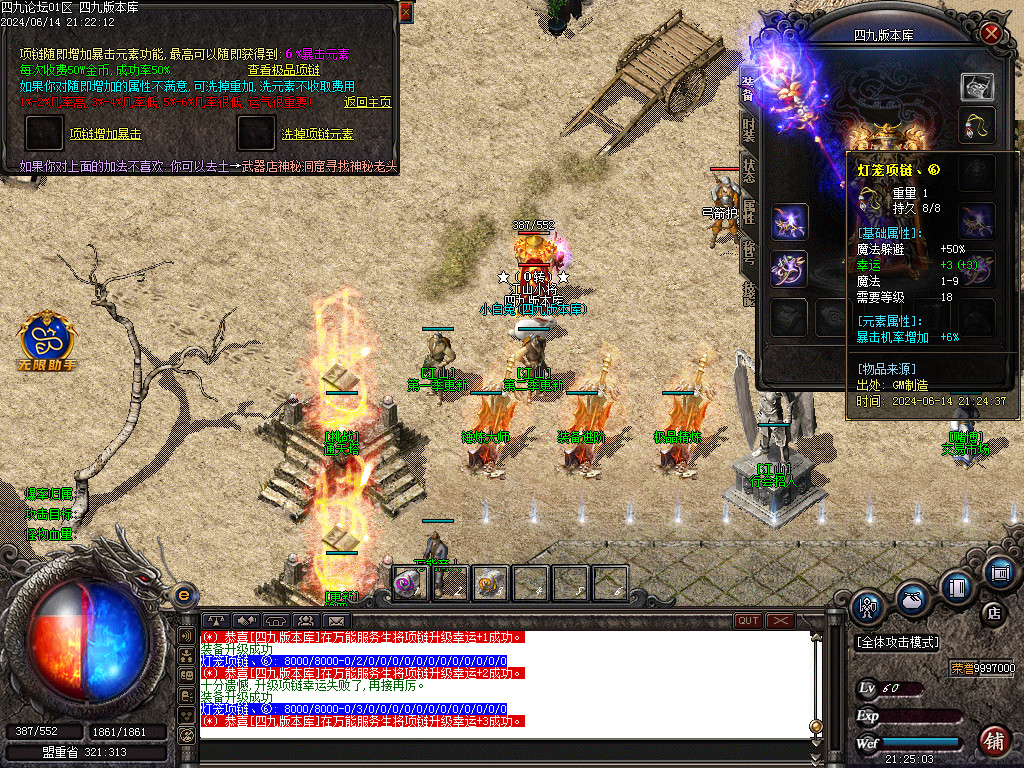The image size is (1024, 768).
Task: Open the 铺 store button
Action: pos(993,738)
